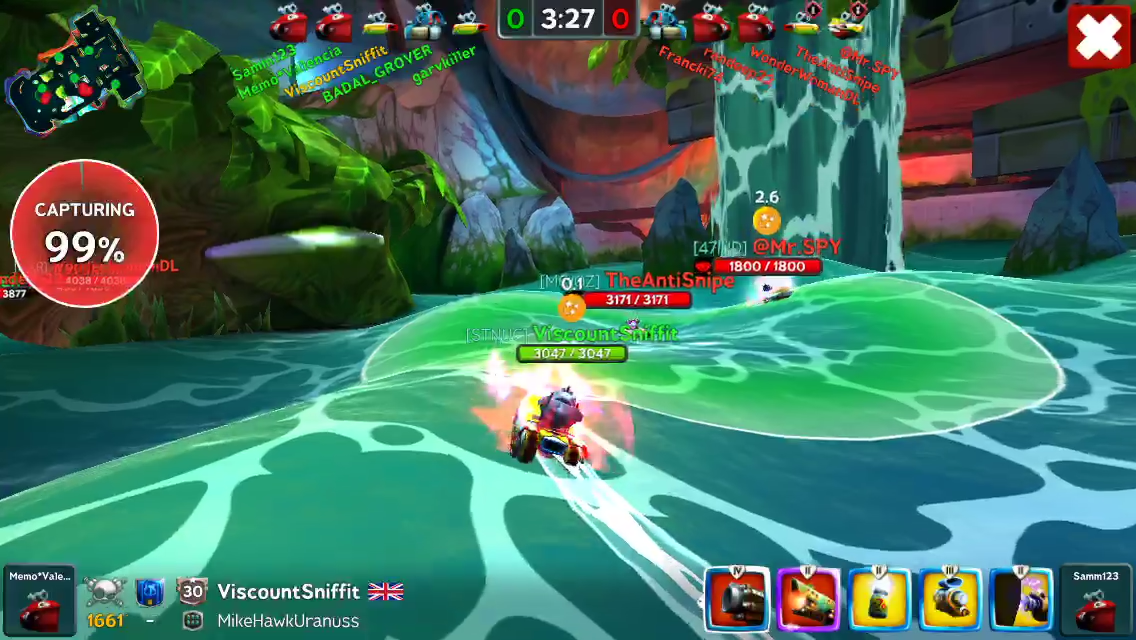This screenshot has width=1136, height=640.
Task: Switch to next player Samm123
Action: point(1096,602)
